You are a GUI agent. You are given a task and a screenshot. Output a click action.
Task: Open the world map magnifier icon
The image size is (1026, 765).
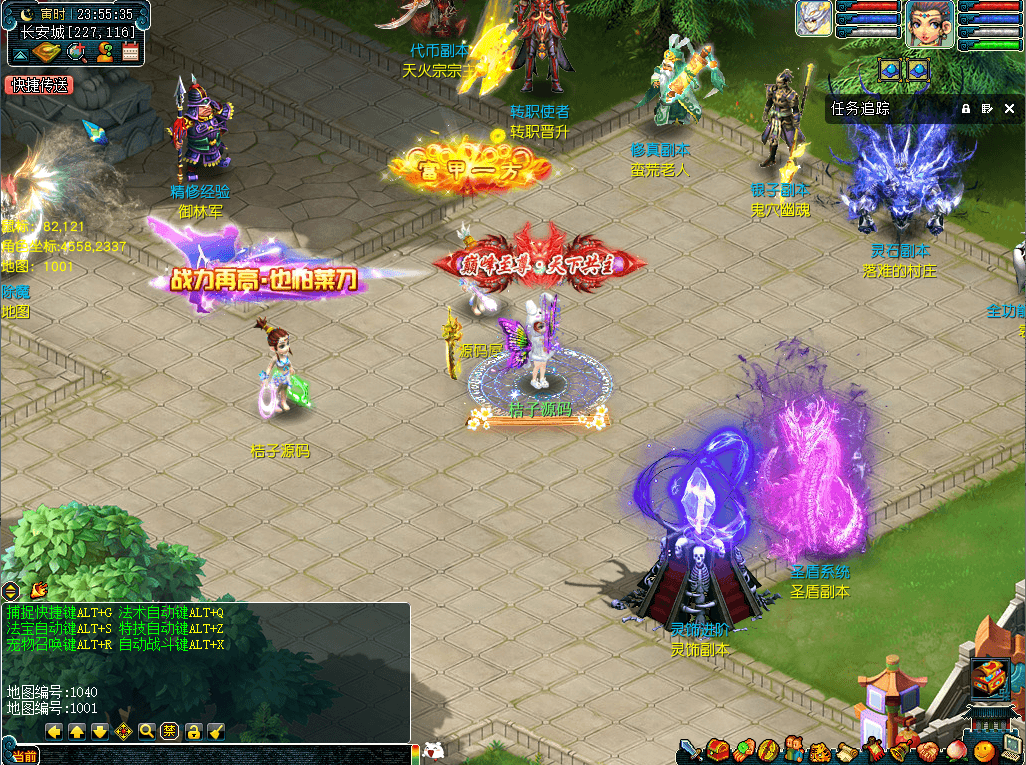pyautogui.click(x=76, y=52)
